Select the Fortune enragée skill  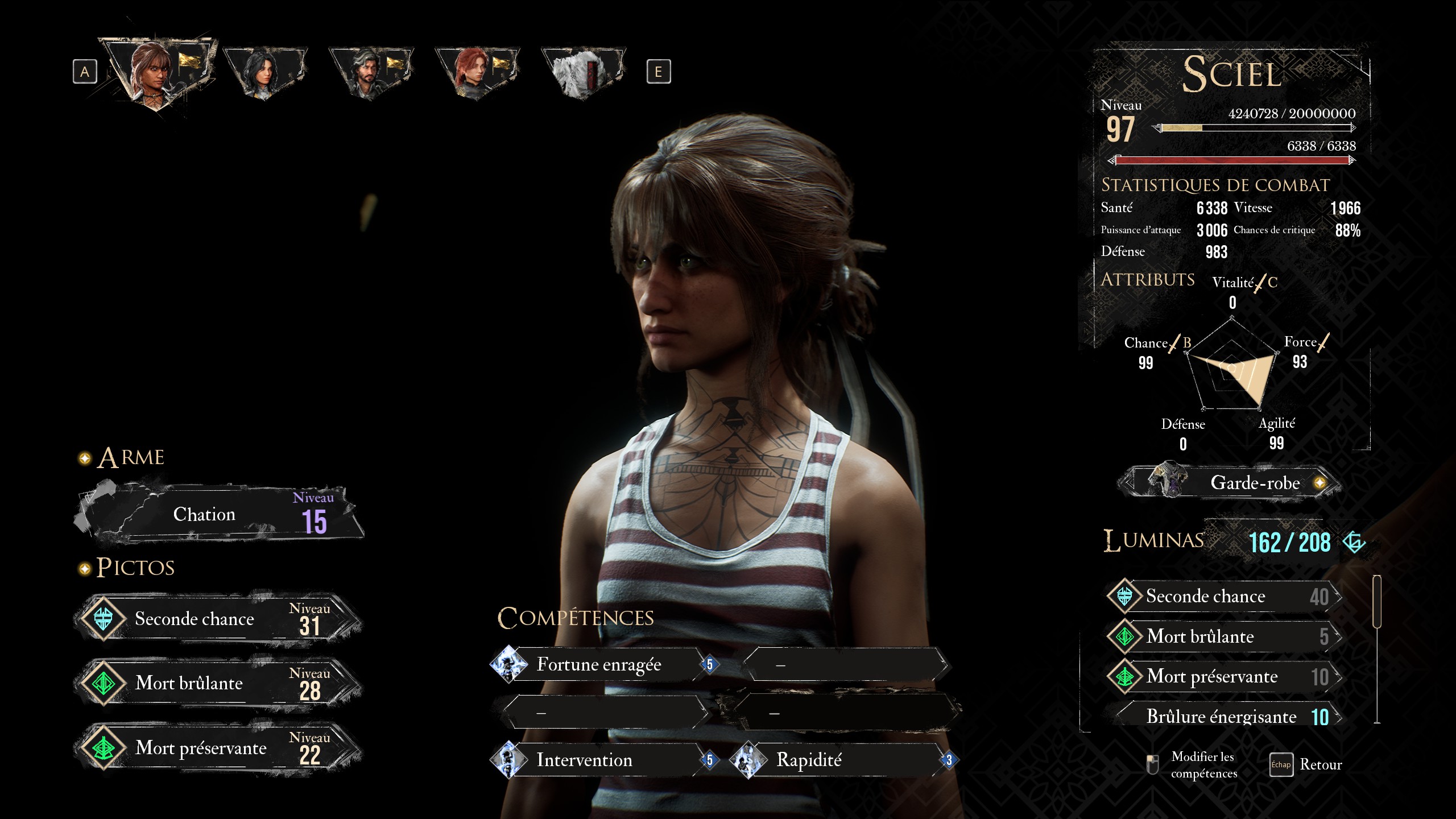(600, 664)
